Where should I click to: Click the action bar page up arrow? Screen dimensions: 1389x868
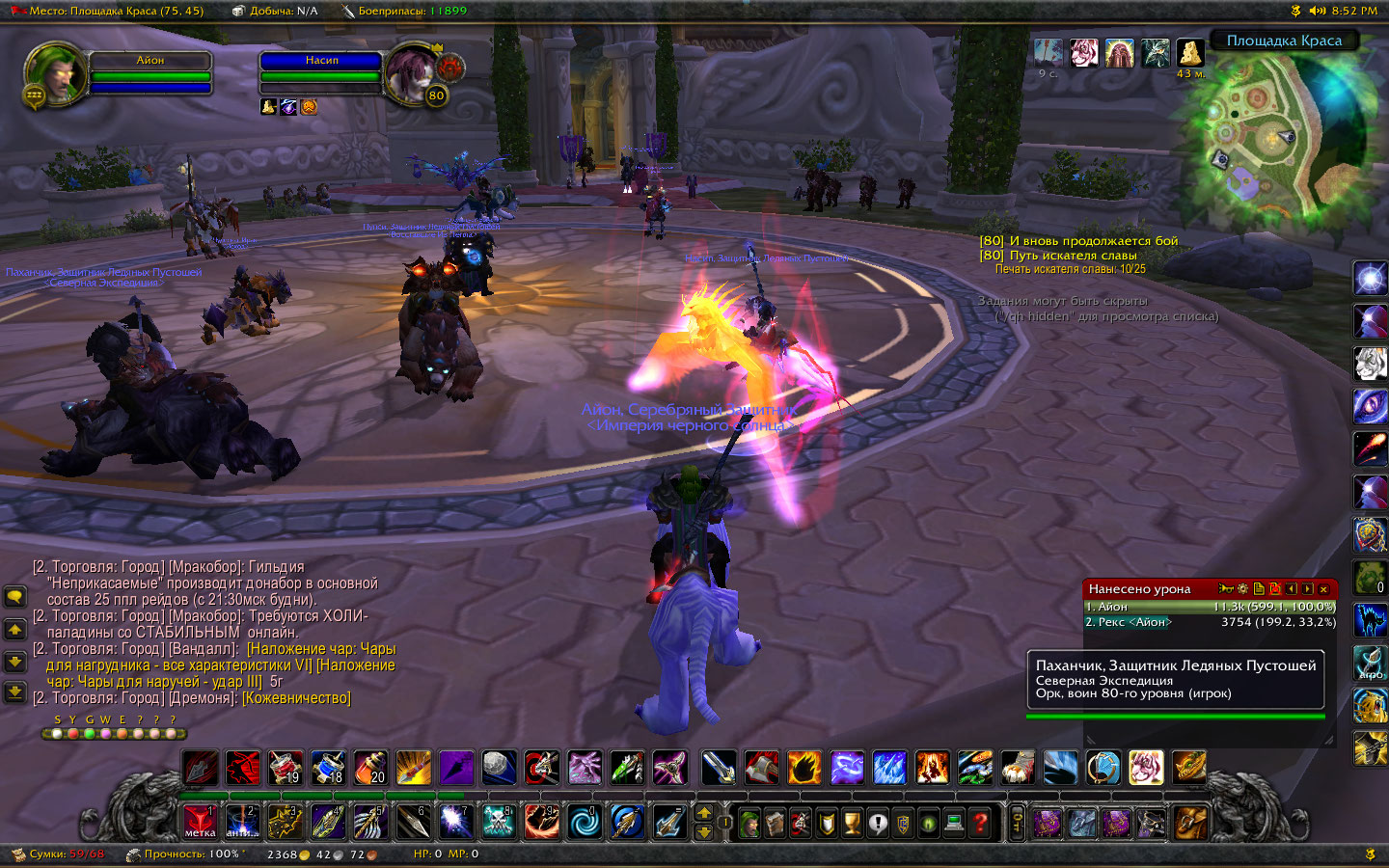pos(704,812)
